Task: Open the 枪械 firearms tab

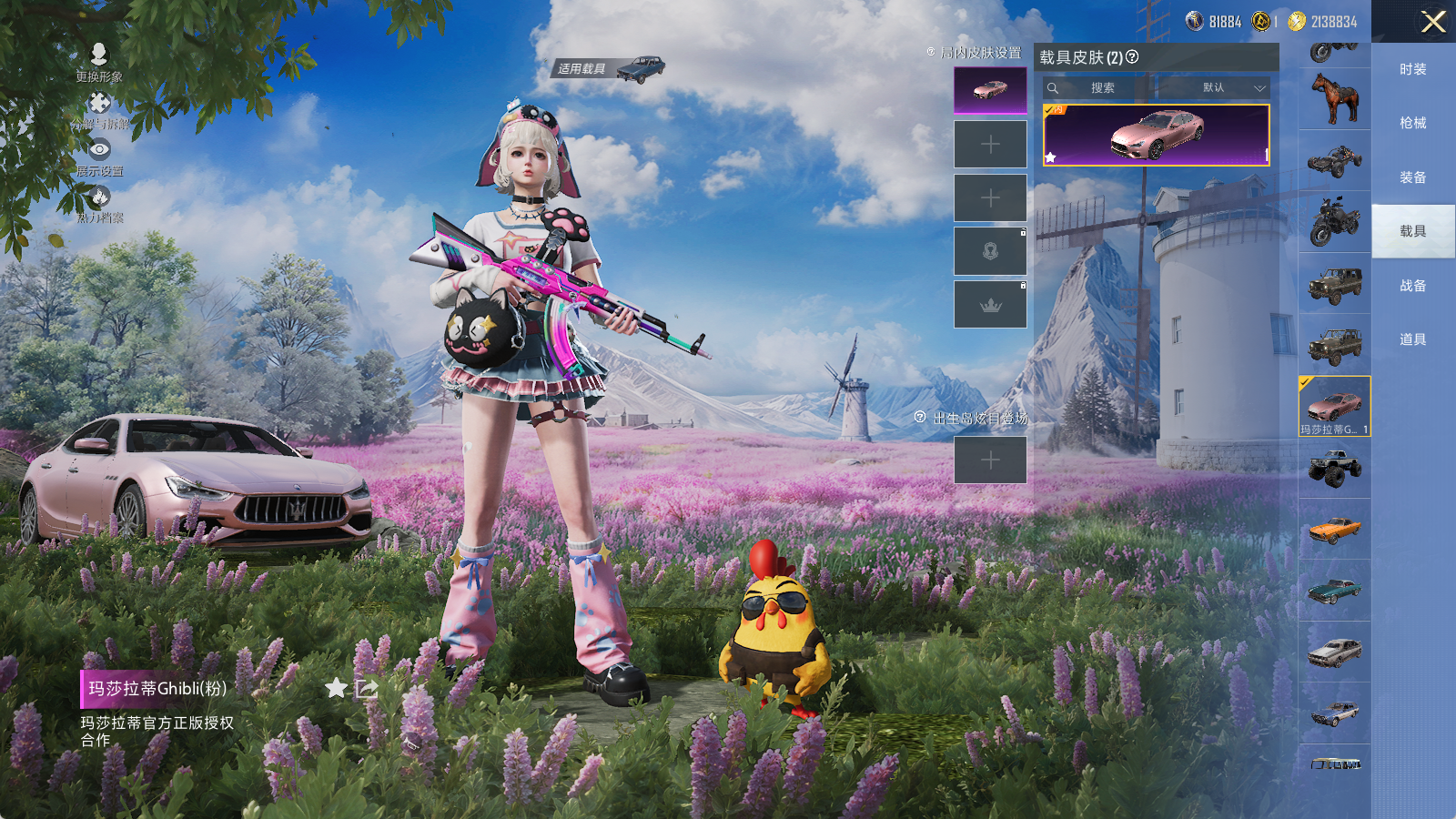Action: pyautogui.click(x=1412, y=123)
